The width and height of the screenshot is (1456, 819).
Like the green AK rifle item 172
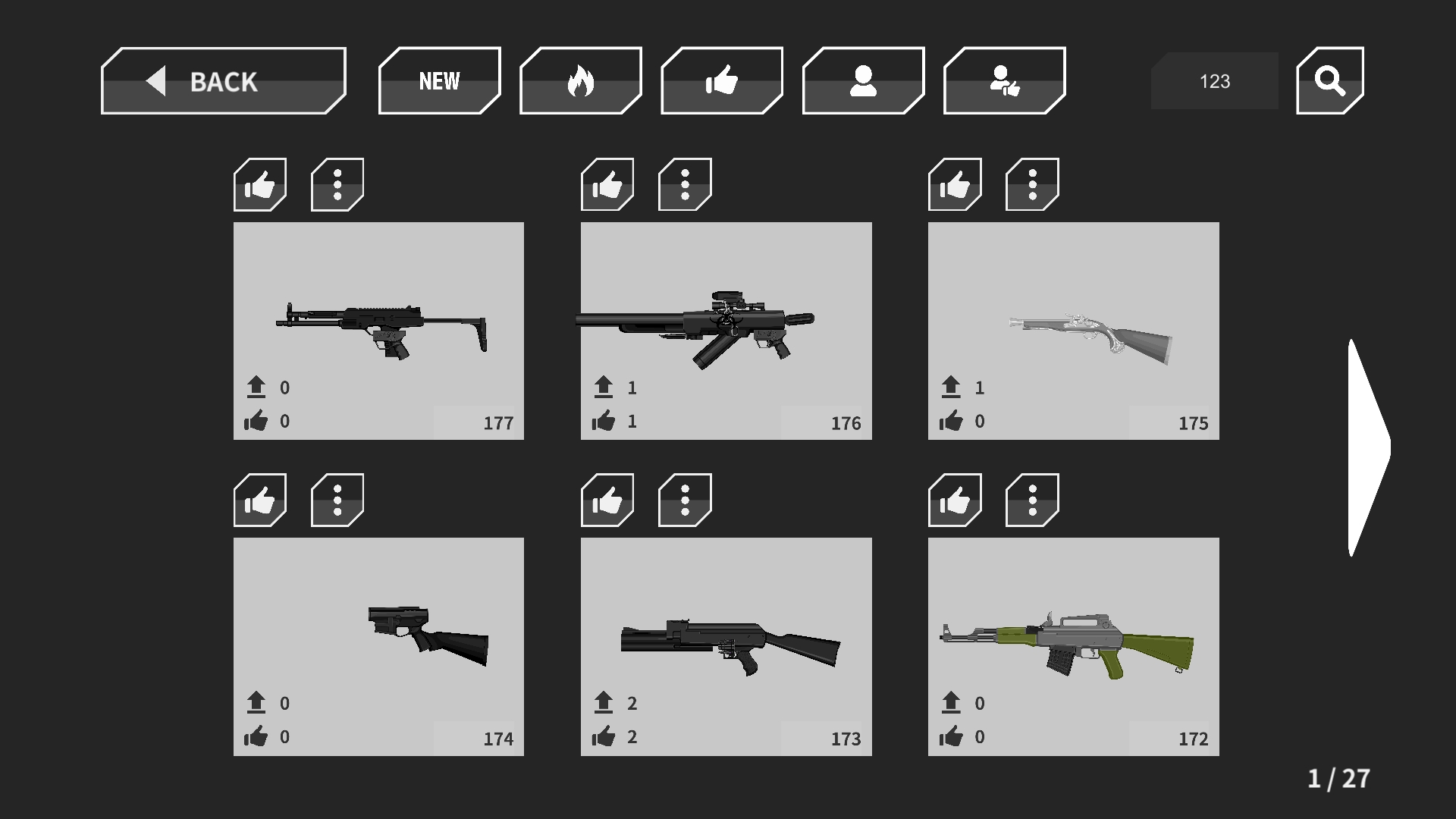(954, 500)
